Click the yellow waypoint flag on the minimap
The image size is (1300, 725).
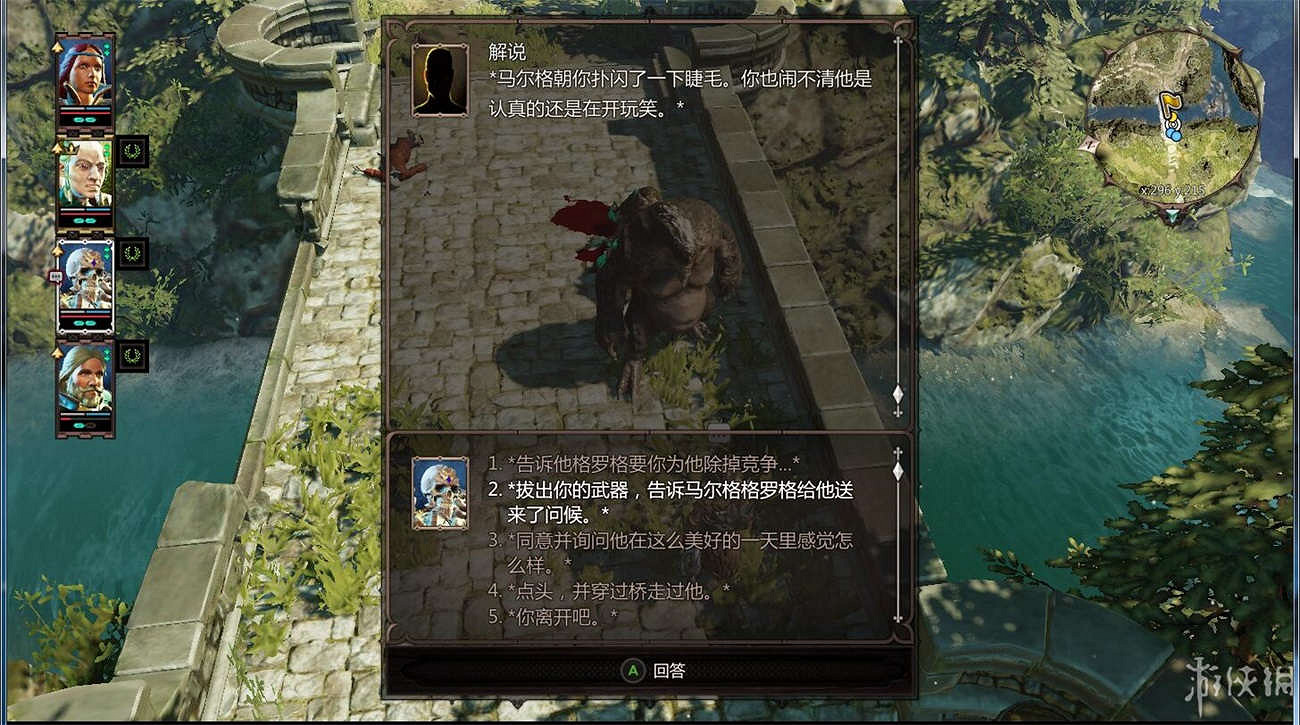tap(1171, 102)
